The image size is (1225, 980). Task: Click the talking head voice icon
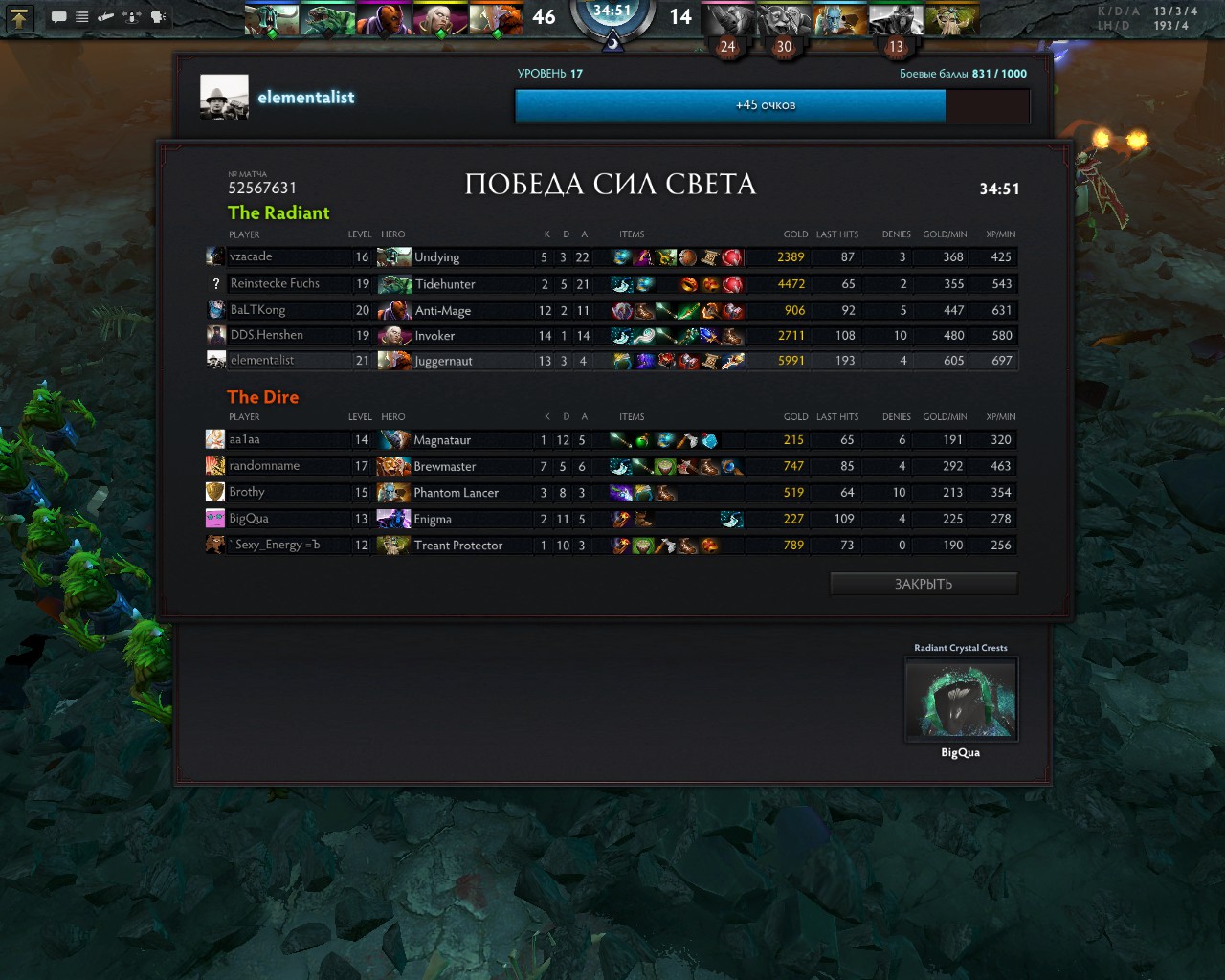tap(159, 16)
